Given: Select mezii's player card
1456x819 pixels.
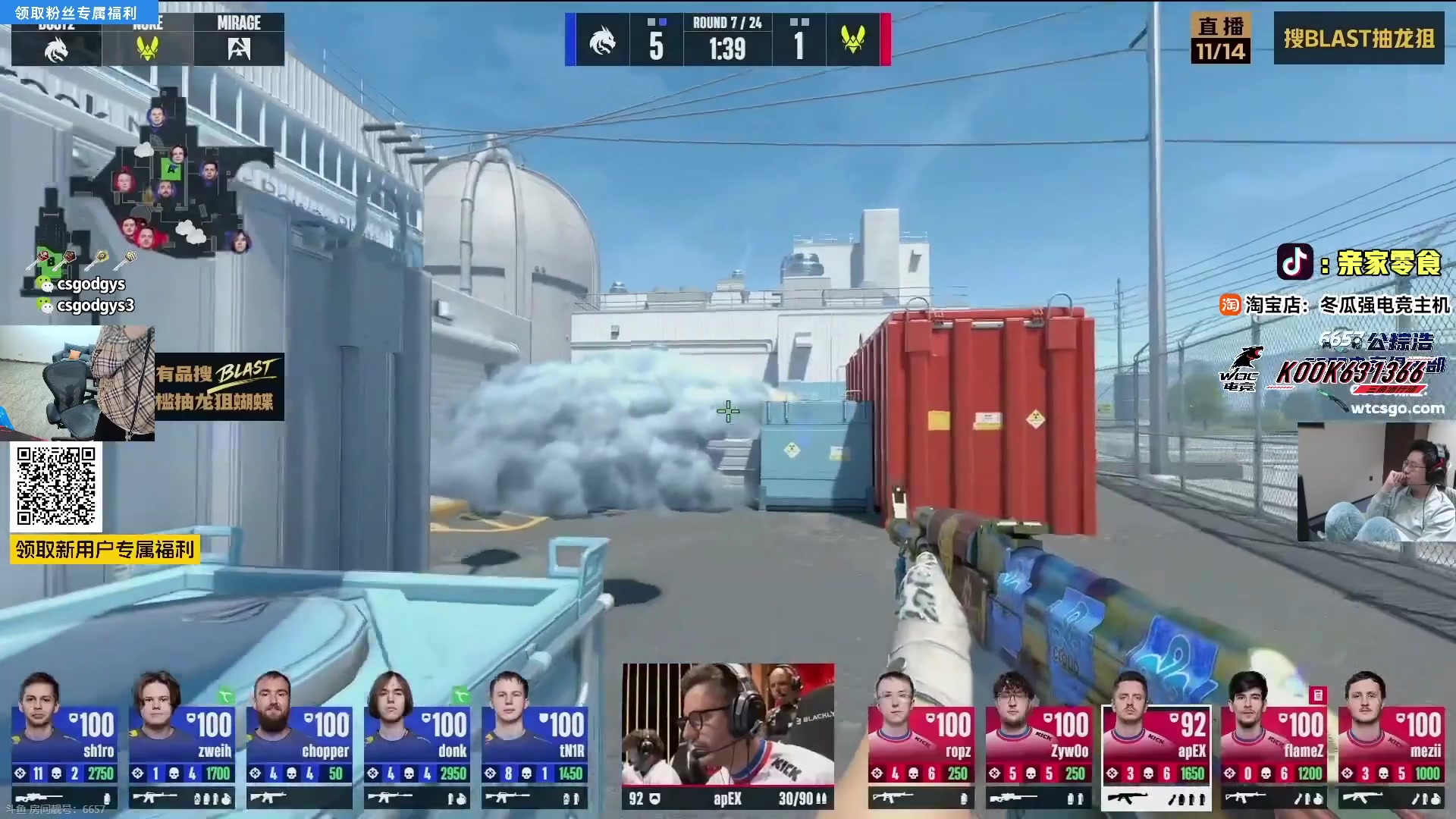Looking at the screenshot, I should point(1392,739).
